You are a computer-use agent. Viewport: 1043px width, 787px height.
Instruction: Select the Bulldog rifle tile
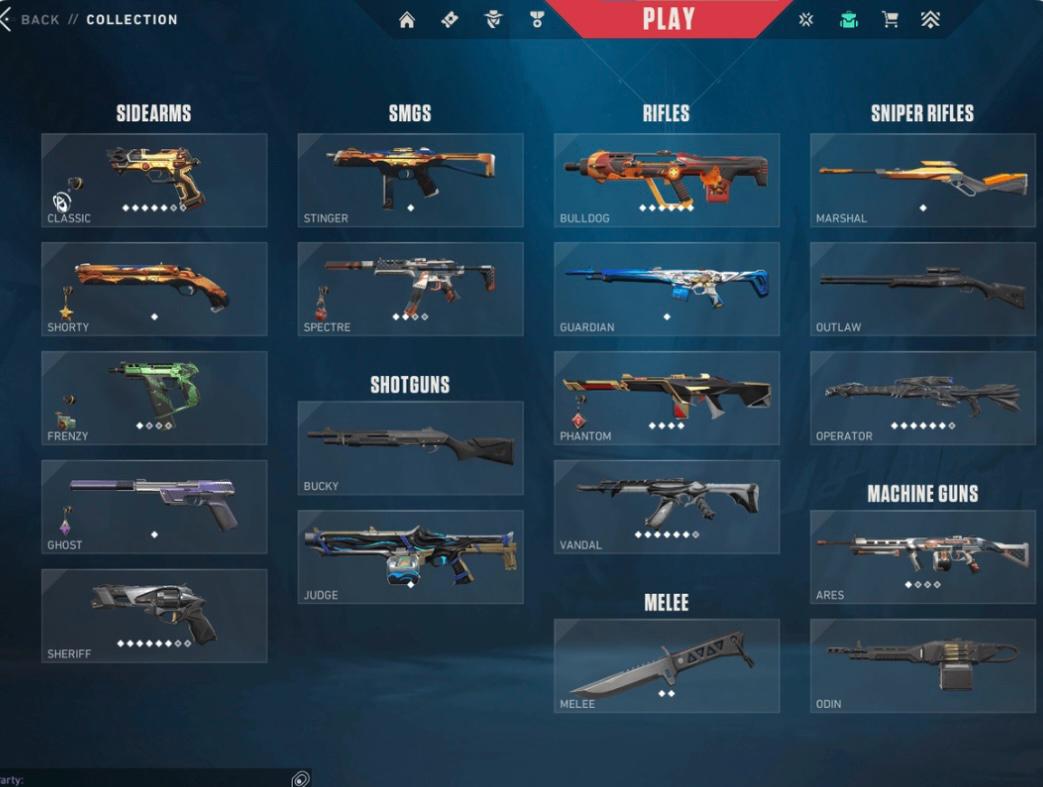click(666, 180)
